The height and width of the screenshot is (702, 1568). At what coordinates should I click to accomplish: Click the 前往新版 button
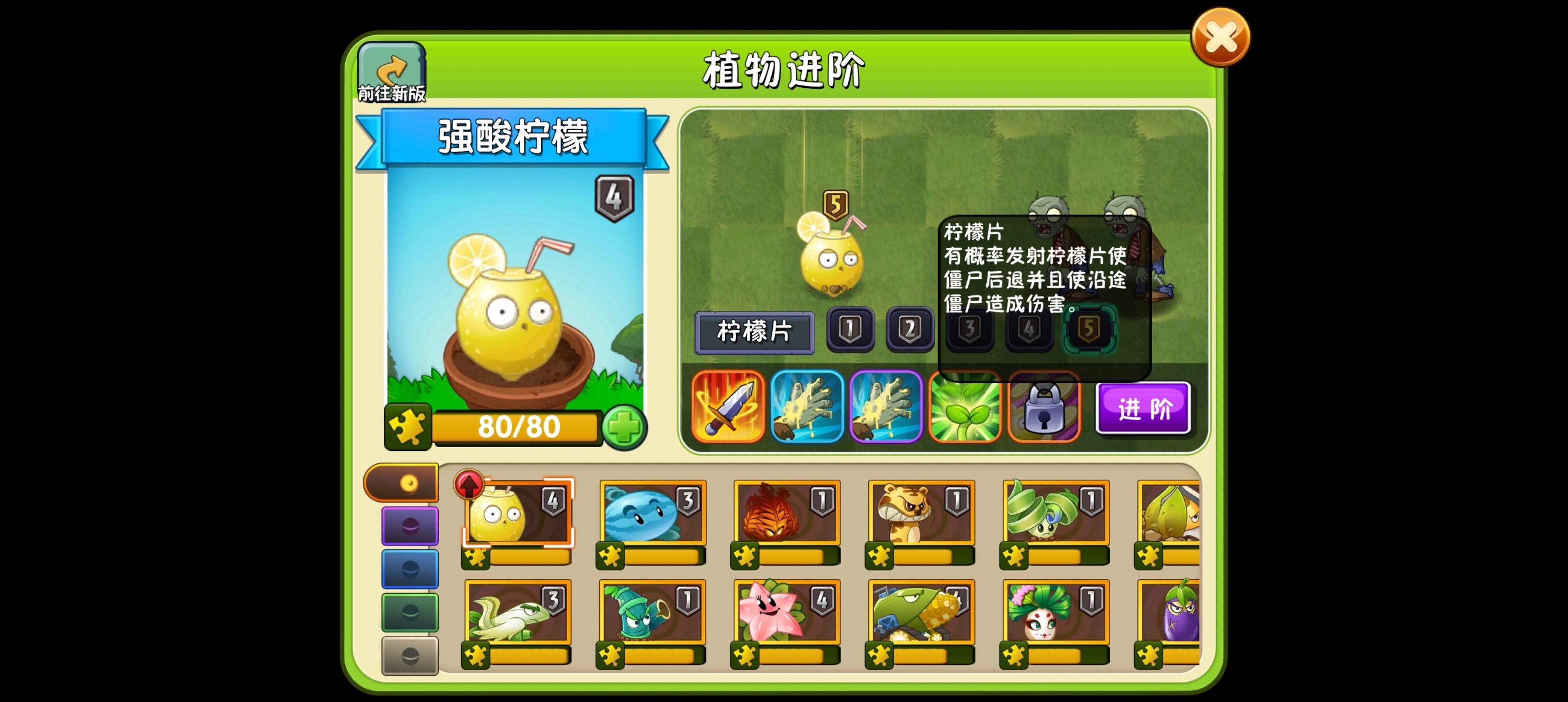coord(392,70)
